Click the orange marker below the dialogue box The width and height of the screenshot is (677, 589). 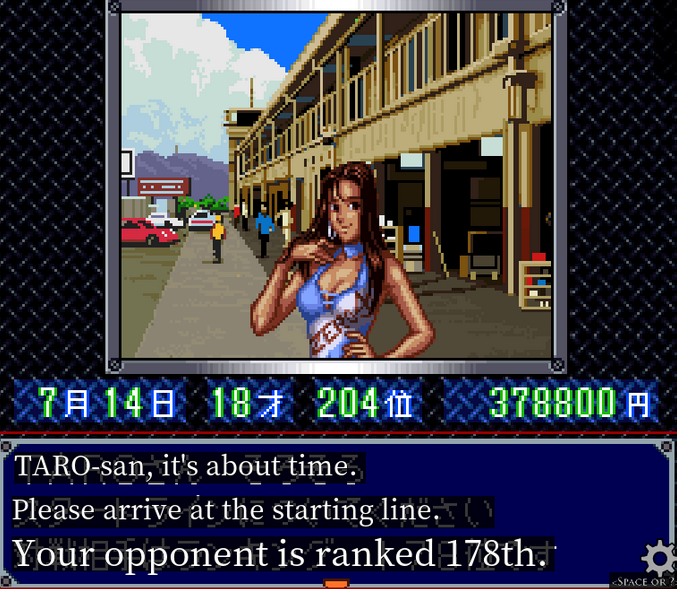point(336,584)
